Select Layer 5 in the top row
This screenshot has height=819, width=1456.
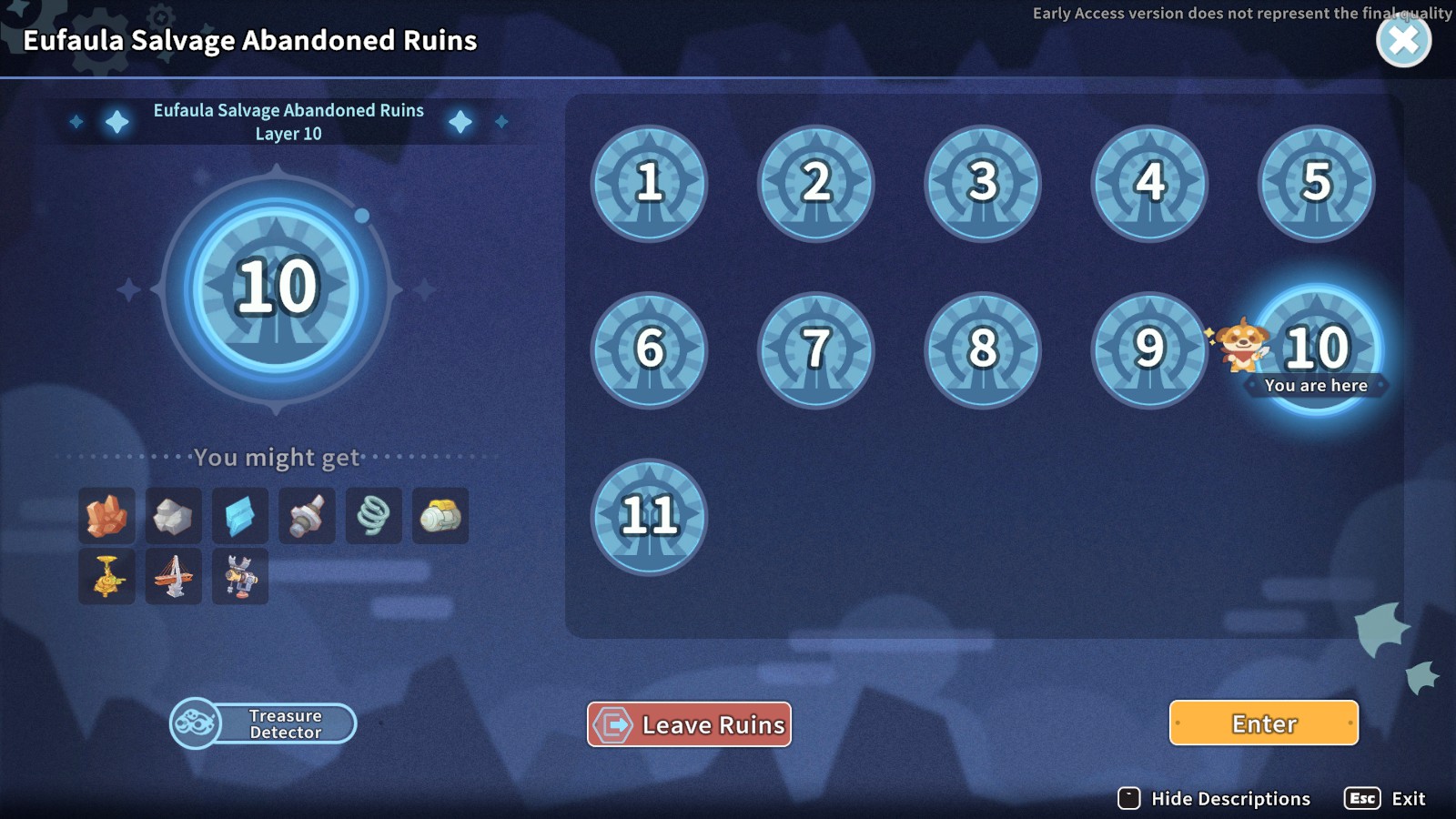click(1315, 184)
